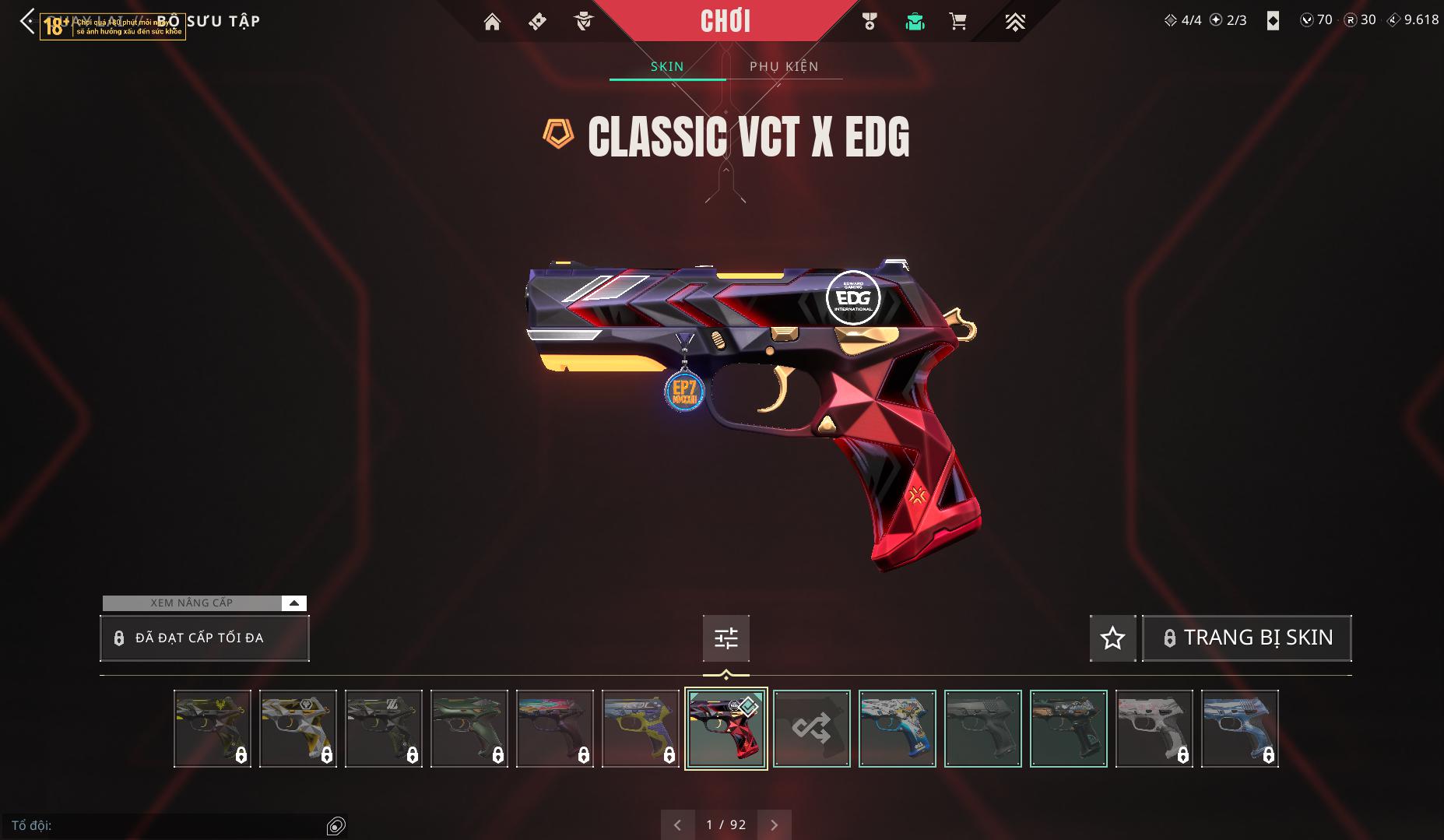
Task: Select the plain white Classic skin thumbnail
Action: (x=1154, y=729)
